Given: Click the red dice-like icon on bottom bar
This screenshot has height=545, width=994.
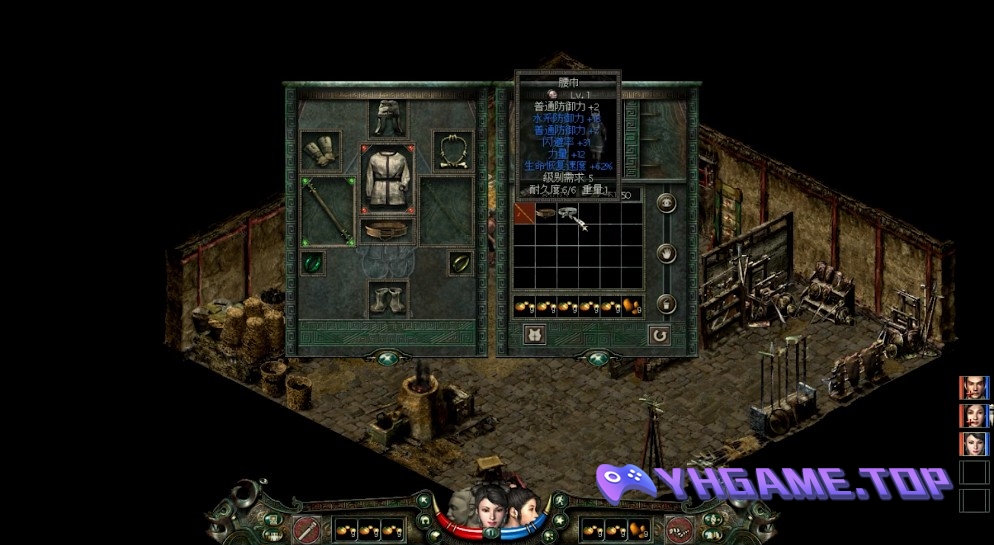Looking at the screenshot, I should point(678,529).
